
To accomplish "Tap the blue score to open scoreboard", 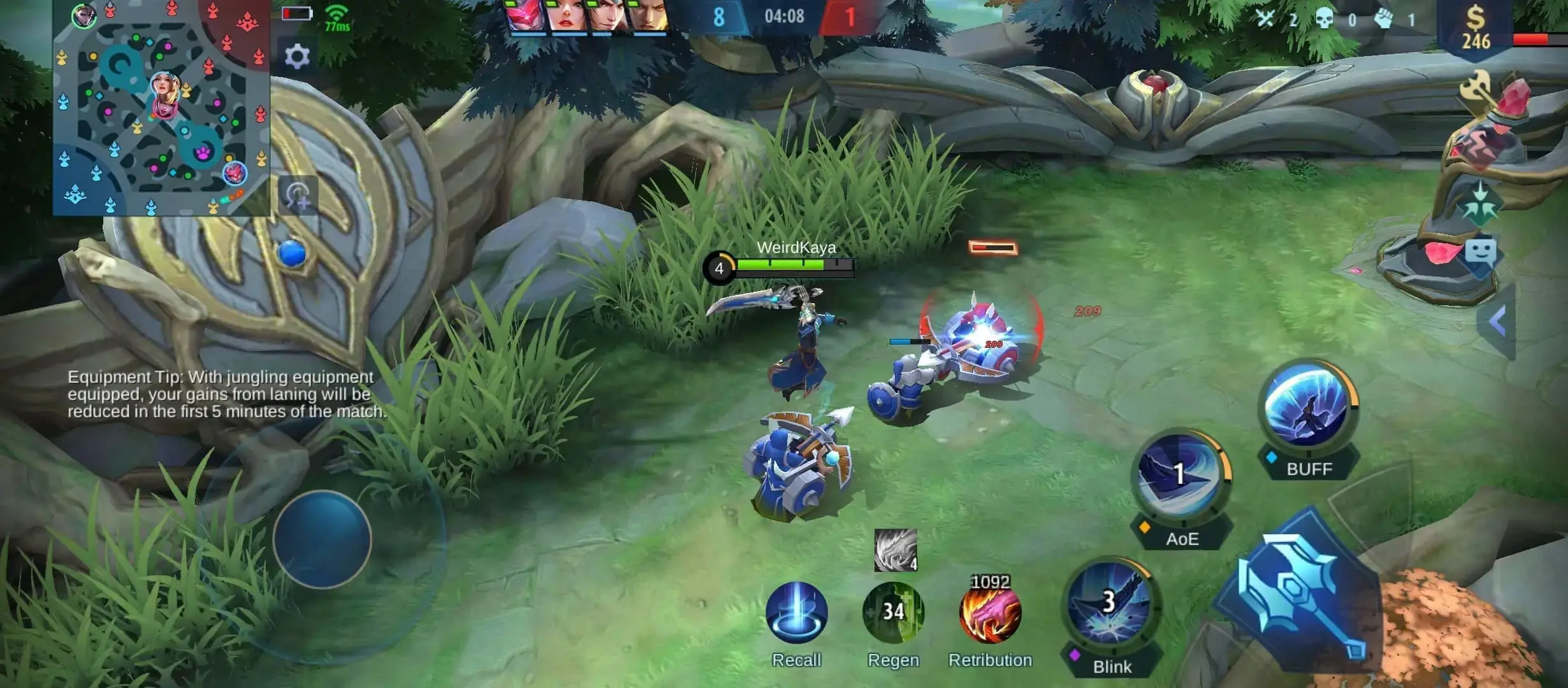I will (x=719, y=17).
